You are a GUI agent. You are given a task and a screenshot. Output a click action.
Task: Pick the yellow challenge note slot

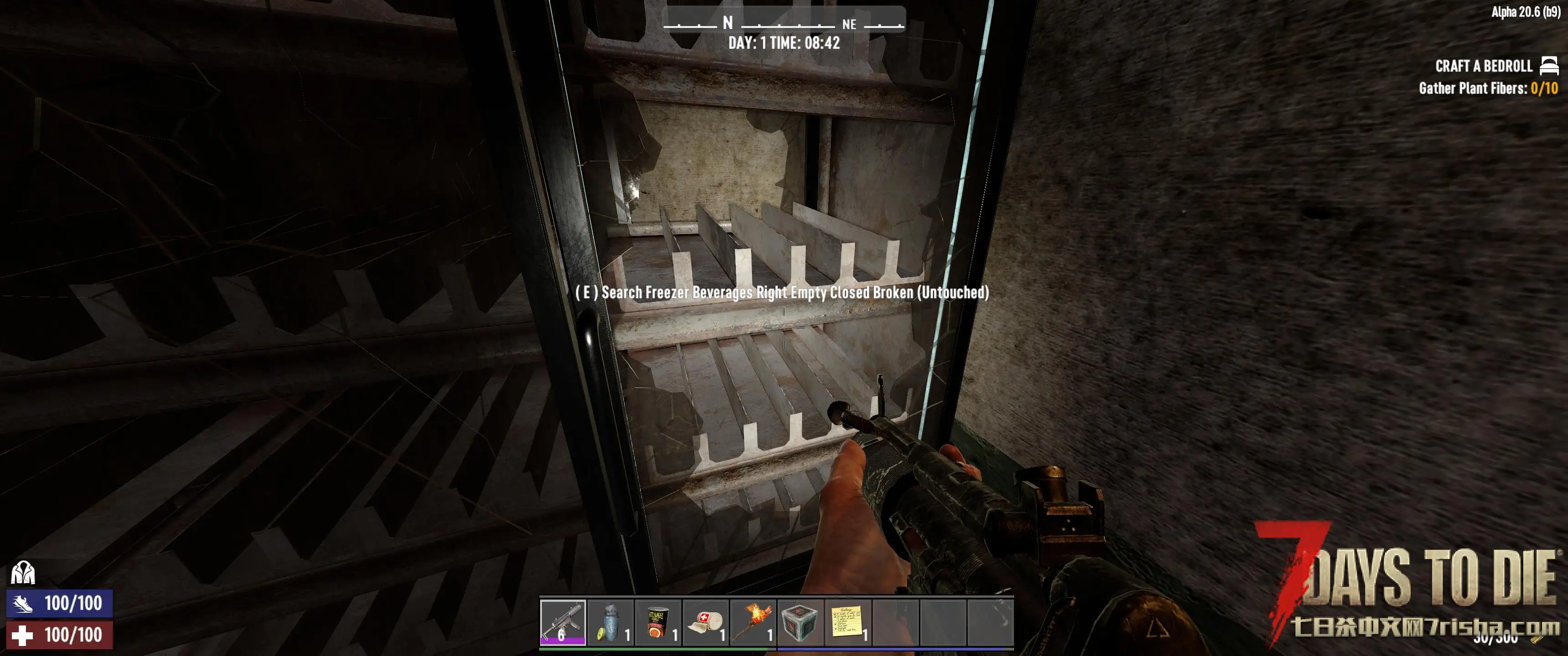[x=848, y=622]
